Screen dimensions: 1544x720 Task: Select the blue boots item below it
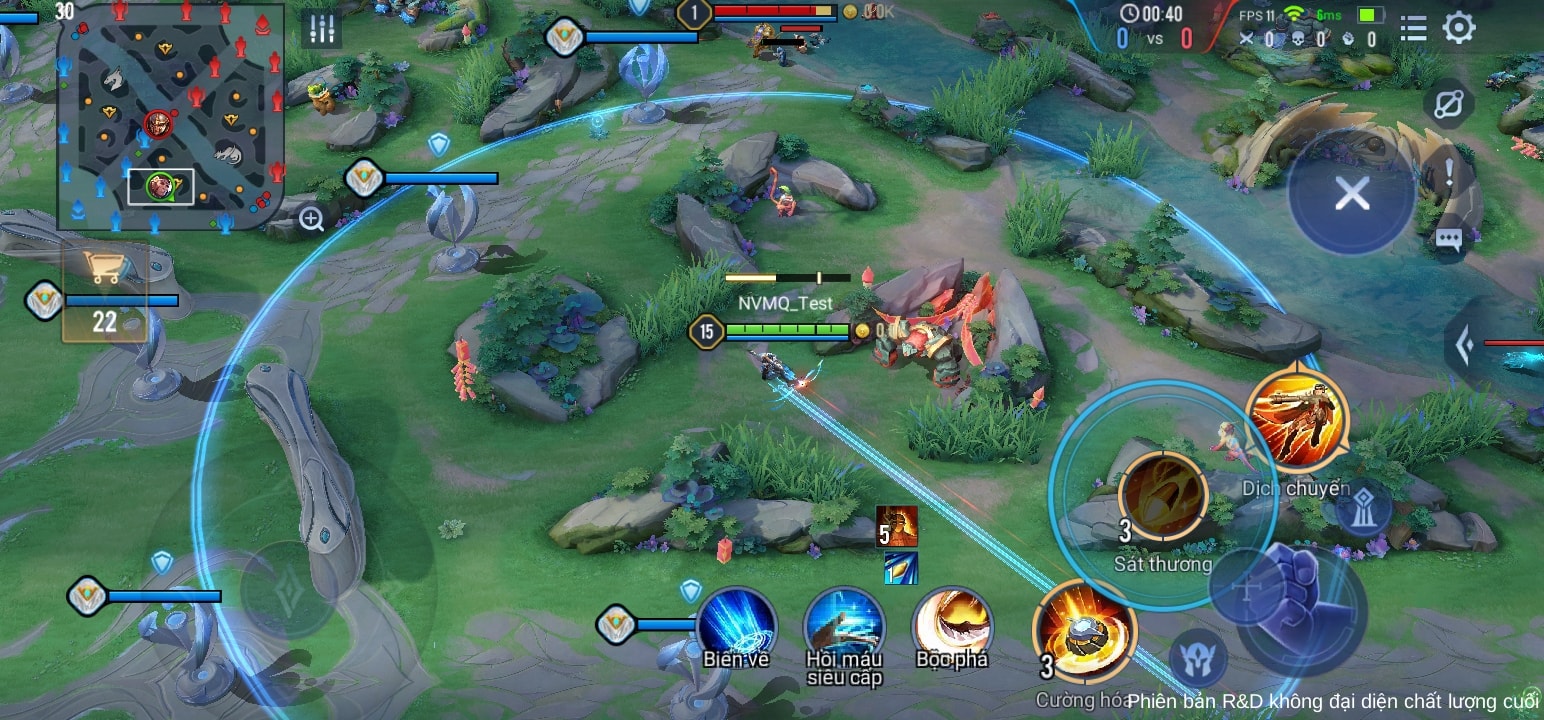[903, 568]
